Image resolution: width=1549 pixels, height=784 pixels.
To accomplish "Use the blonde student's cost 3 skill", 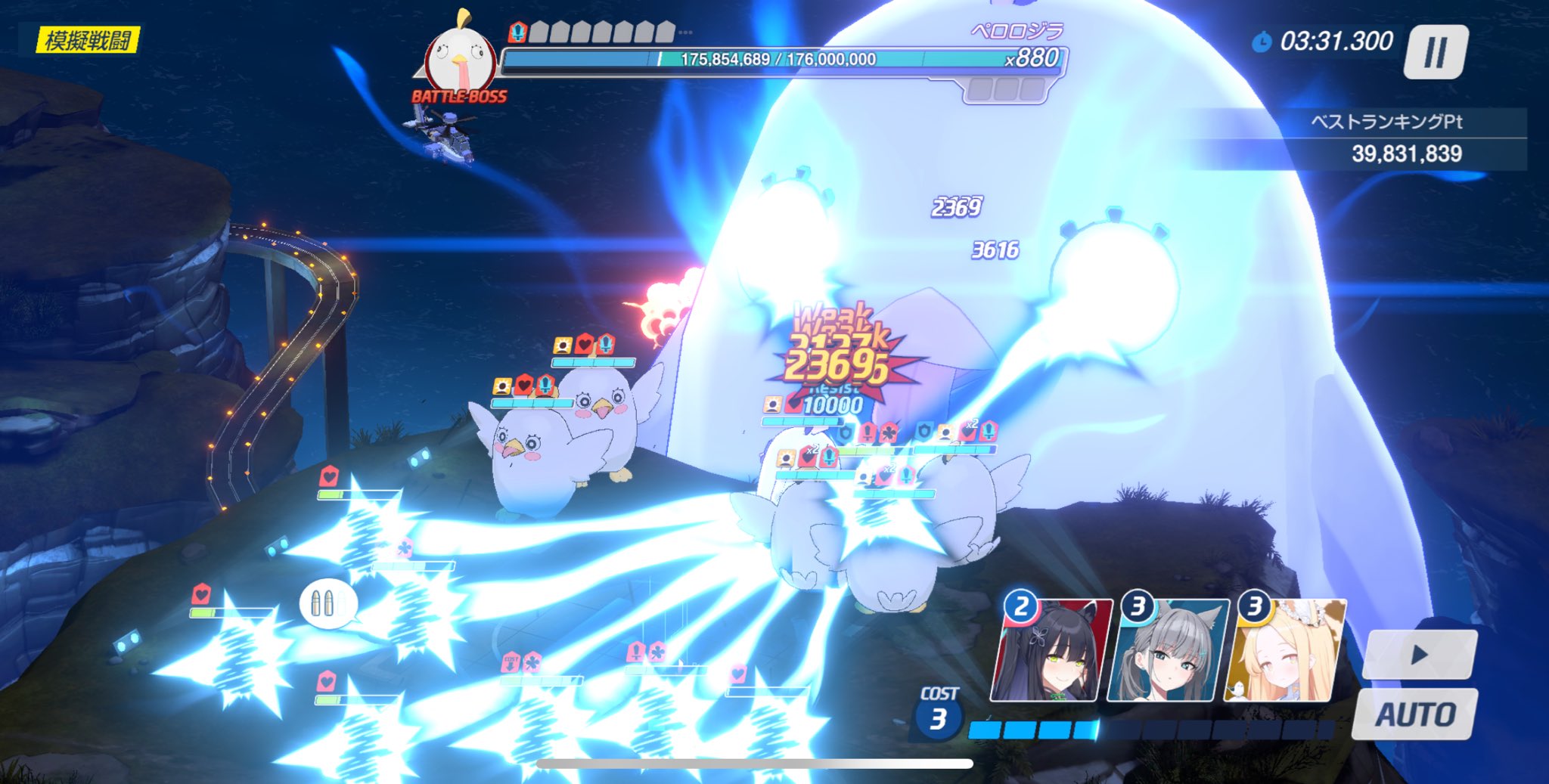I will [1285, 652].
